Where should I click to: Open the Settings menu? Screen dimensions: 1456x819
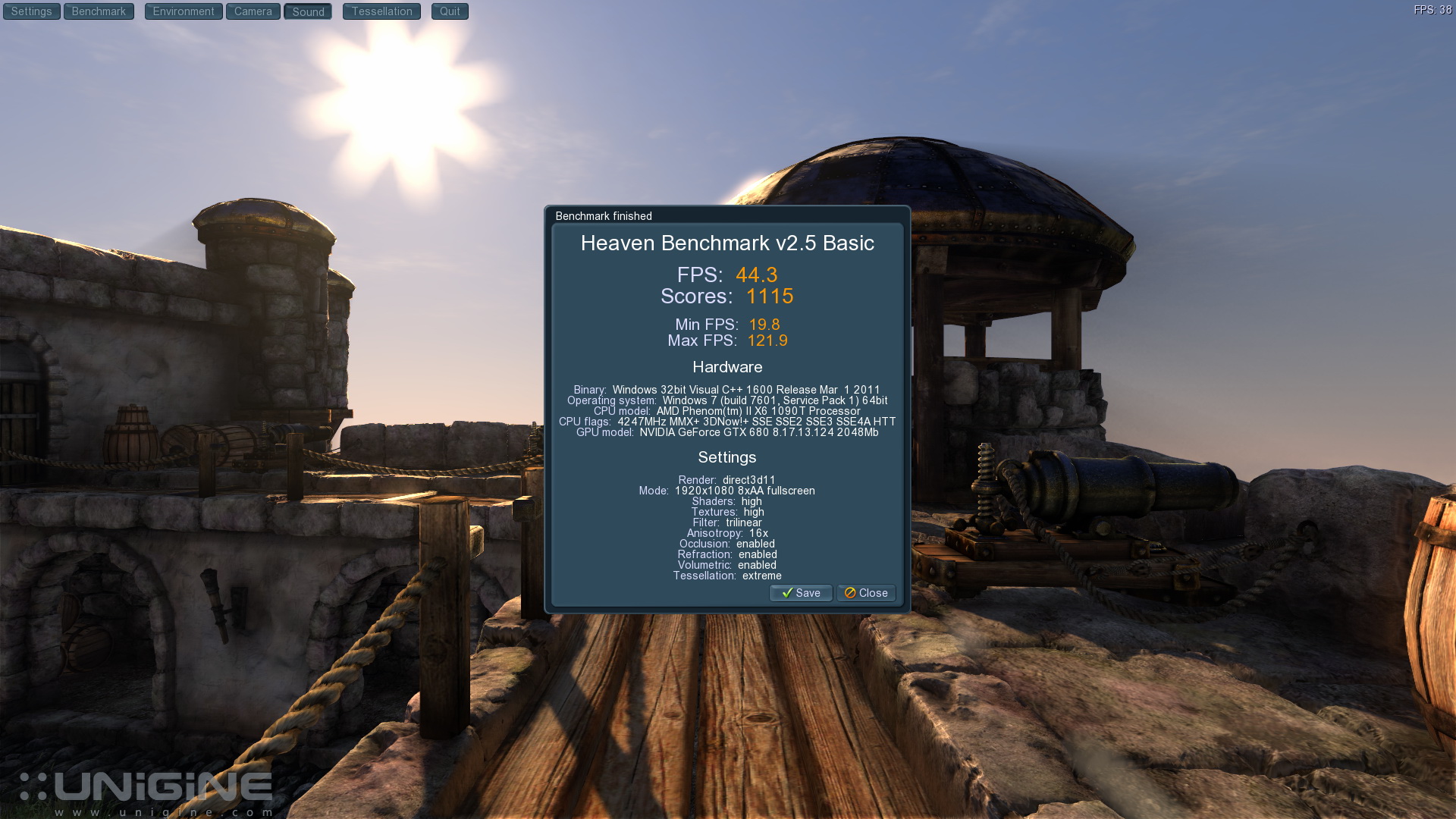point(31,11)
